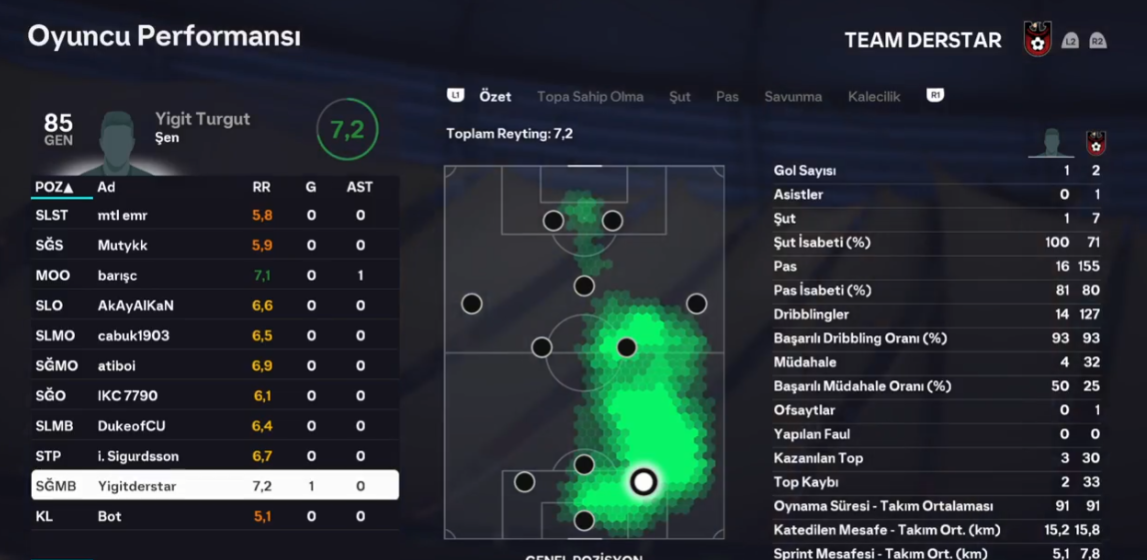Open the Kalecilik tab
The height and width of the screenshot is (560, 1147).
tap(874, 97)
